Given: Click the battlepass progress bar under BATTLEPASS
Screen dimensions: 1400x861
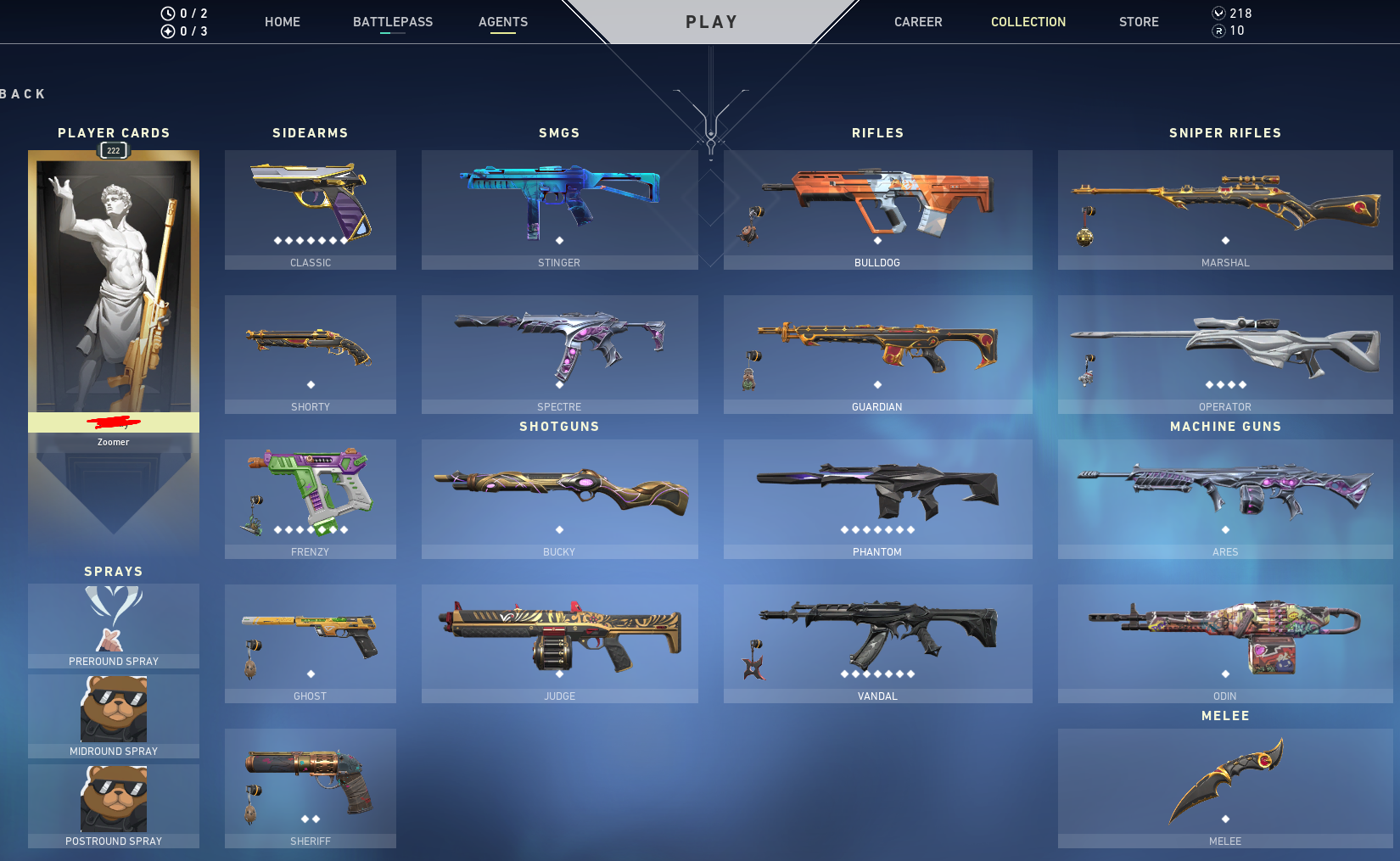Looking at the screenshot, I should 391,34.
